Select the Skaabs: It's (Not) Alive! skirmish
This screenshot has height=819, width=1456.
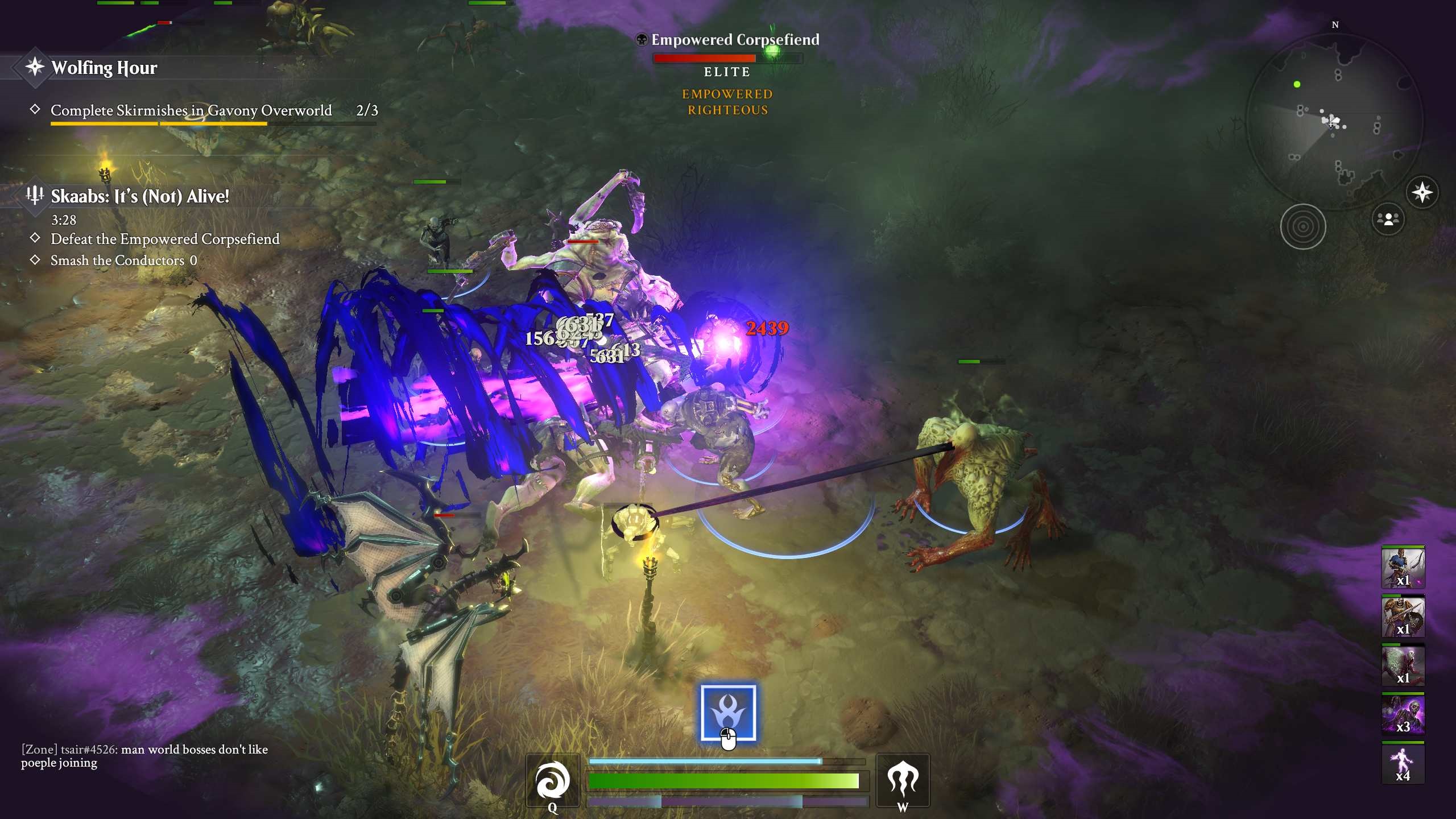point(139,196)
